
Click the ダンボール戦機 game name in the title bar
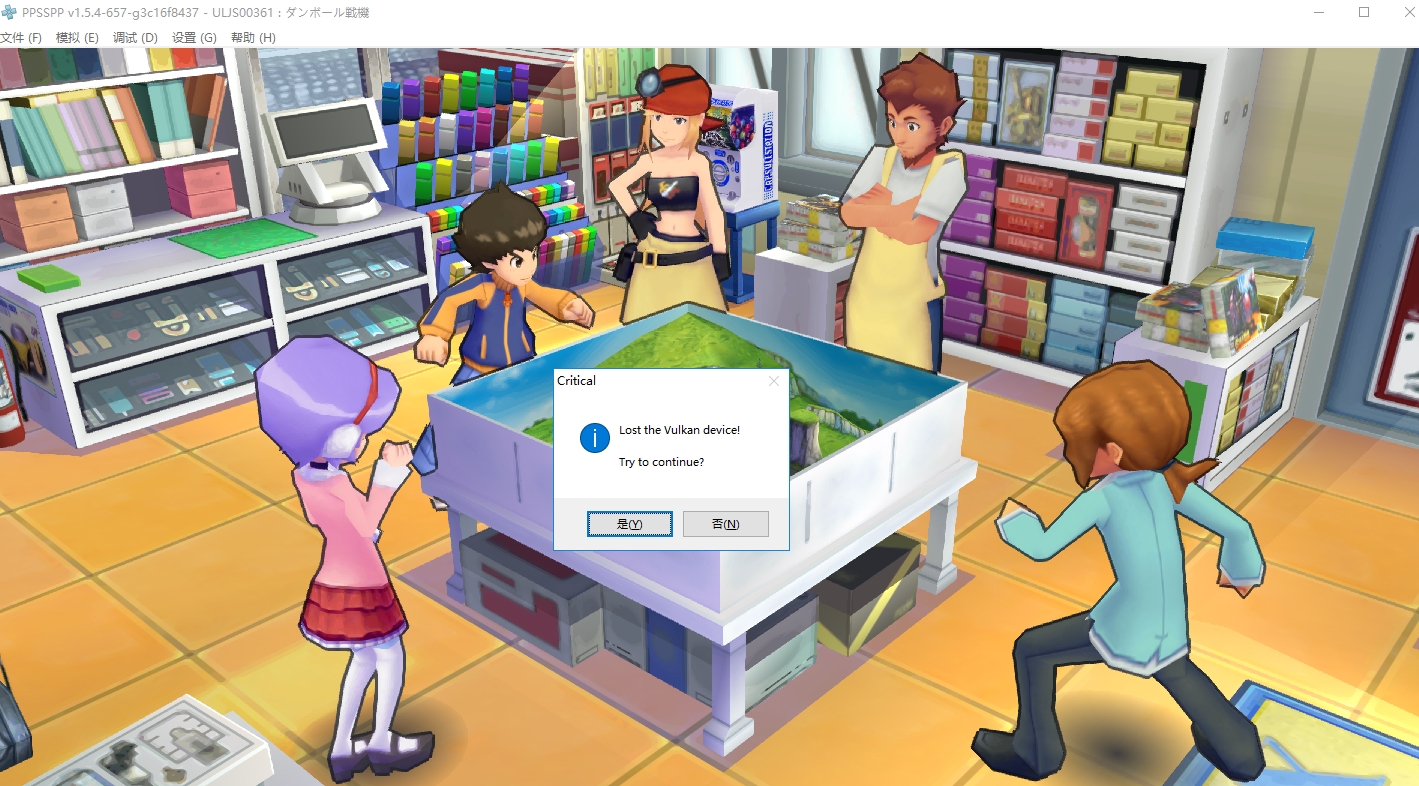[x=330, y=12]
